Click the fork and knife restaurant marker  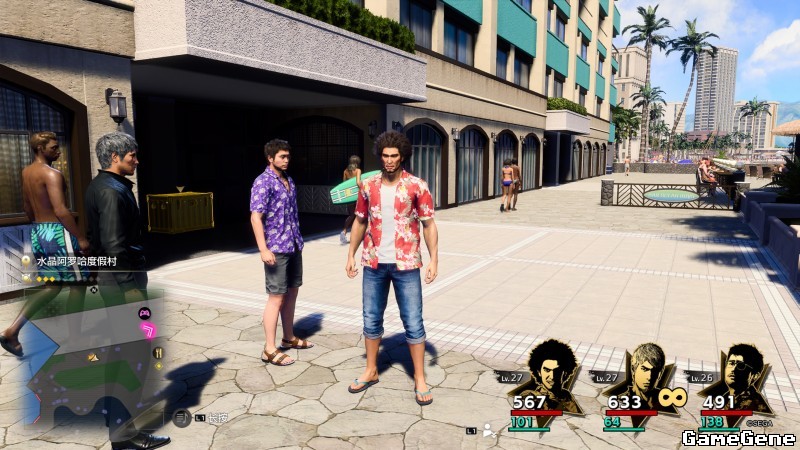pyautogui.click(x=157, y=353)
